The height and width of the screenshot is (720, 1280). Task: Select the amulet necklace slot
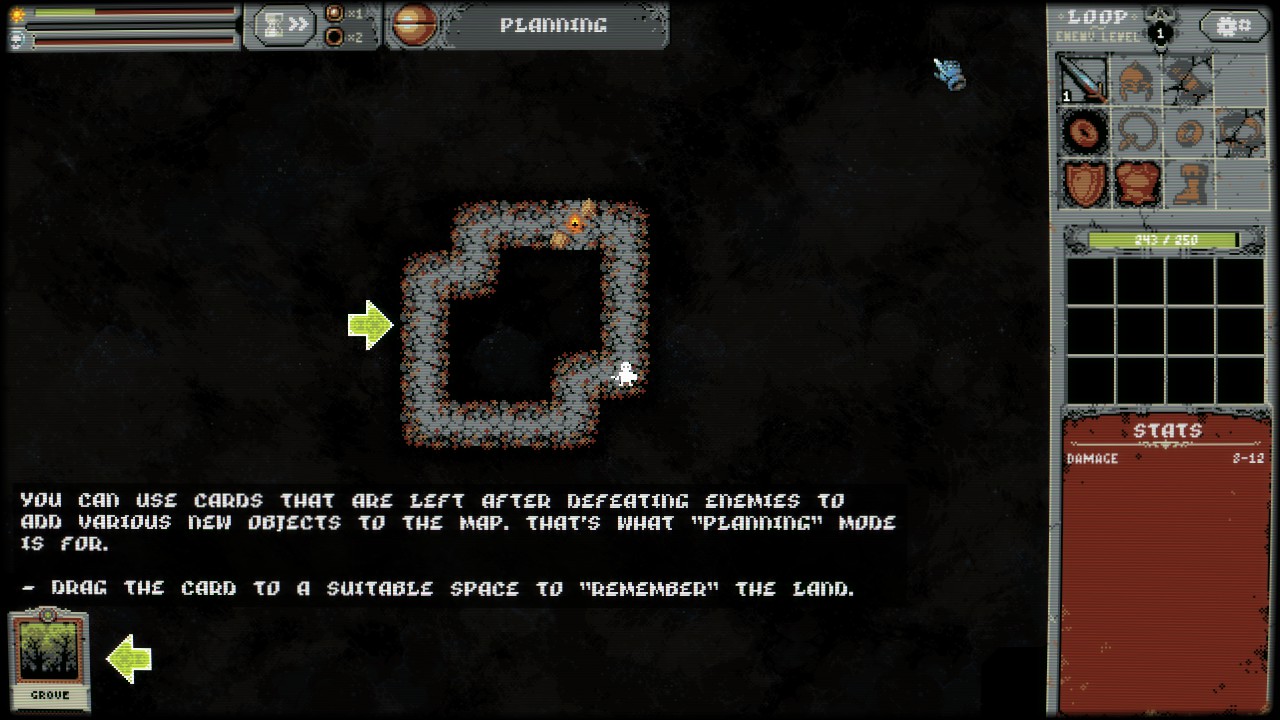pos(1136,132)
